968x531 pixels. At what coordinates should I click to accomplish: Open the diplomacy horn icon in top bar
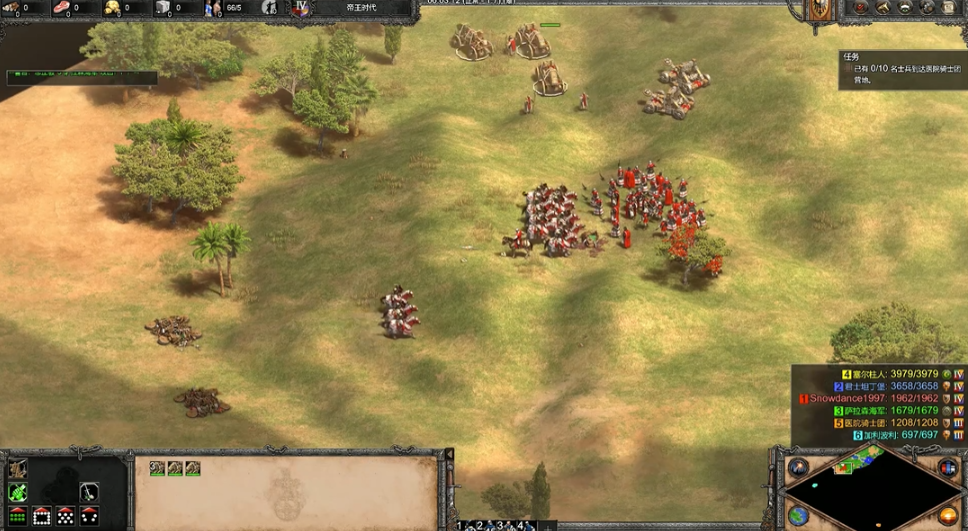point(882,8)
